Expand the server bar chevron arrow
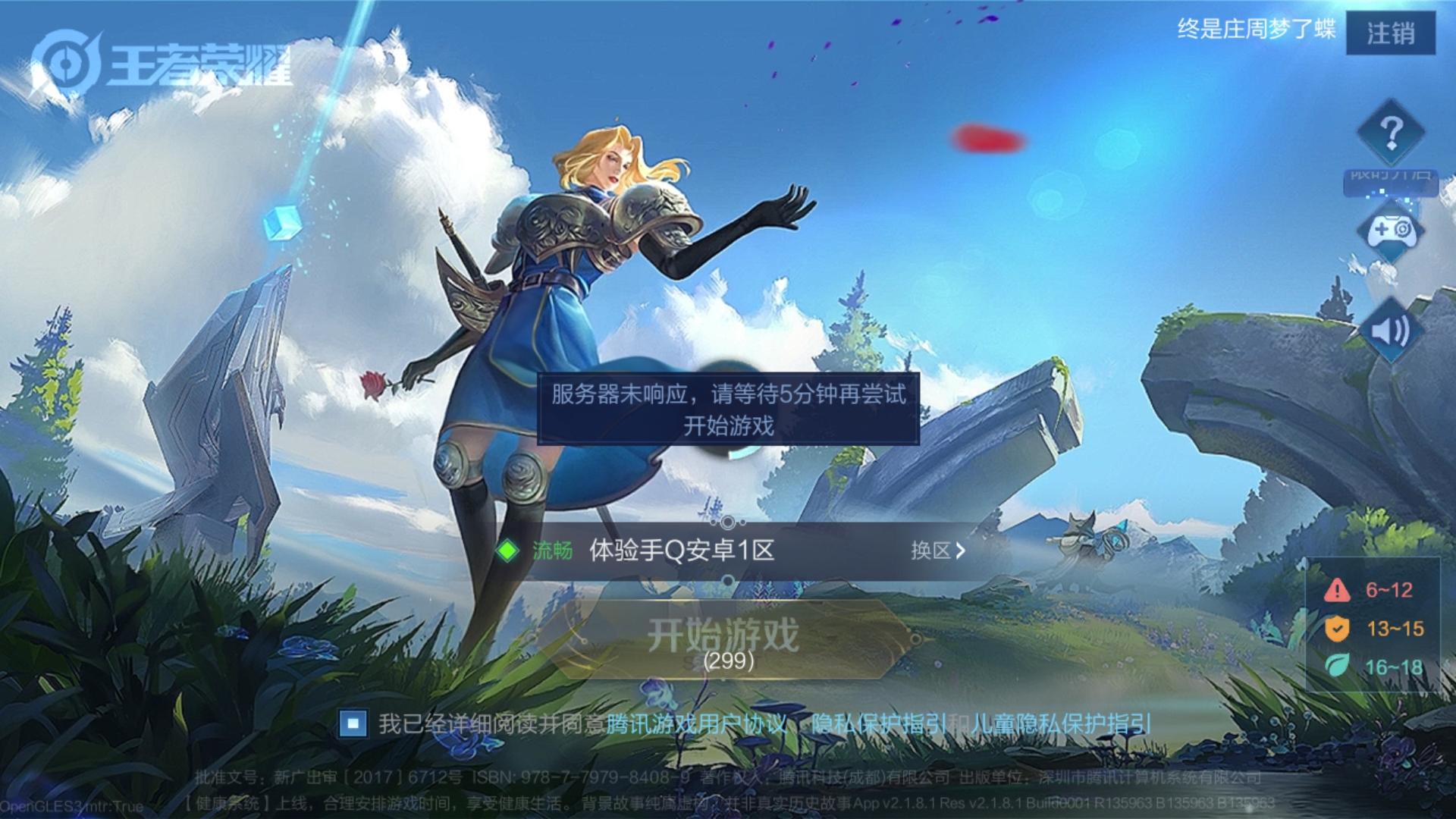Screen dimensions: 1456x819 tap(961, 551)
